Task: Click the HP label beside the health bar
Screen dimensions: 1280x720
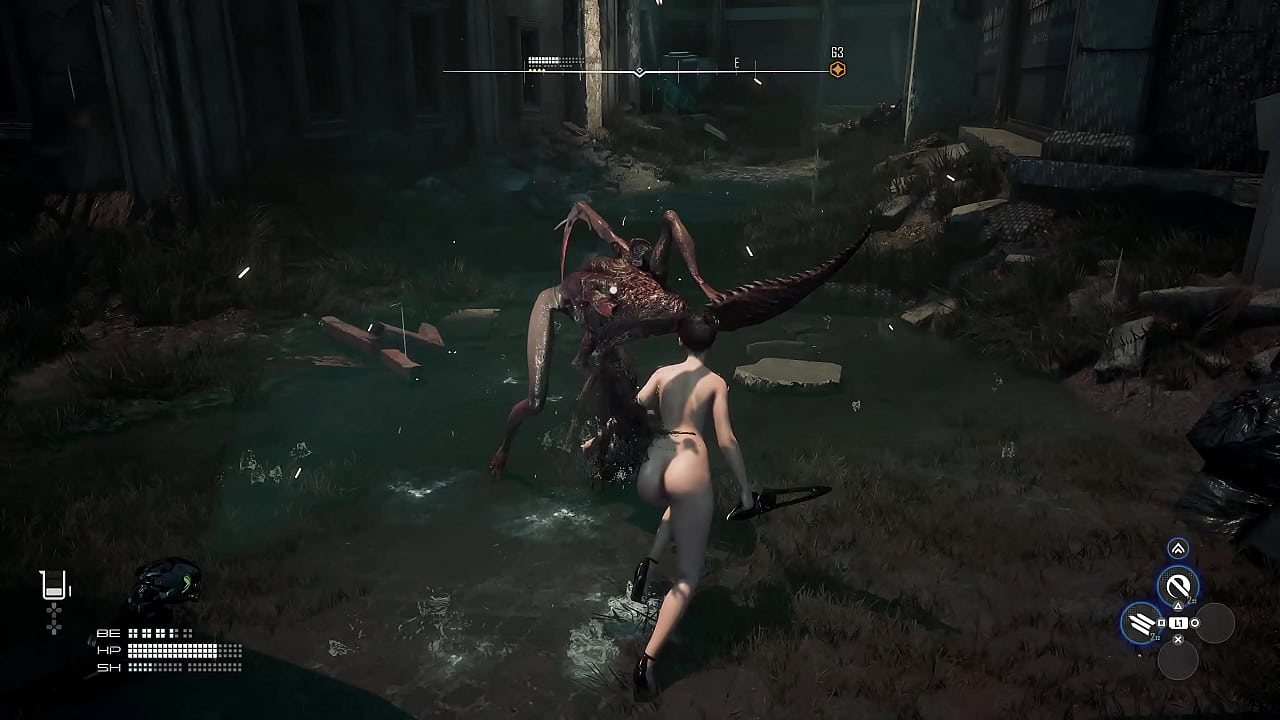Action: point(109,649)
